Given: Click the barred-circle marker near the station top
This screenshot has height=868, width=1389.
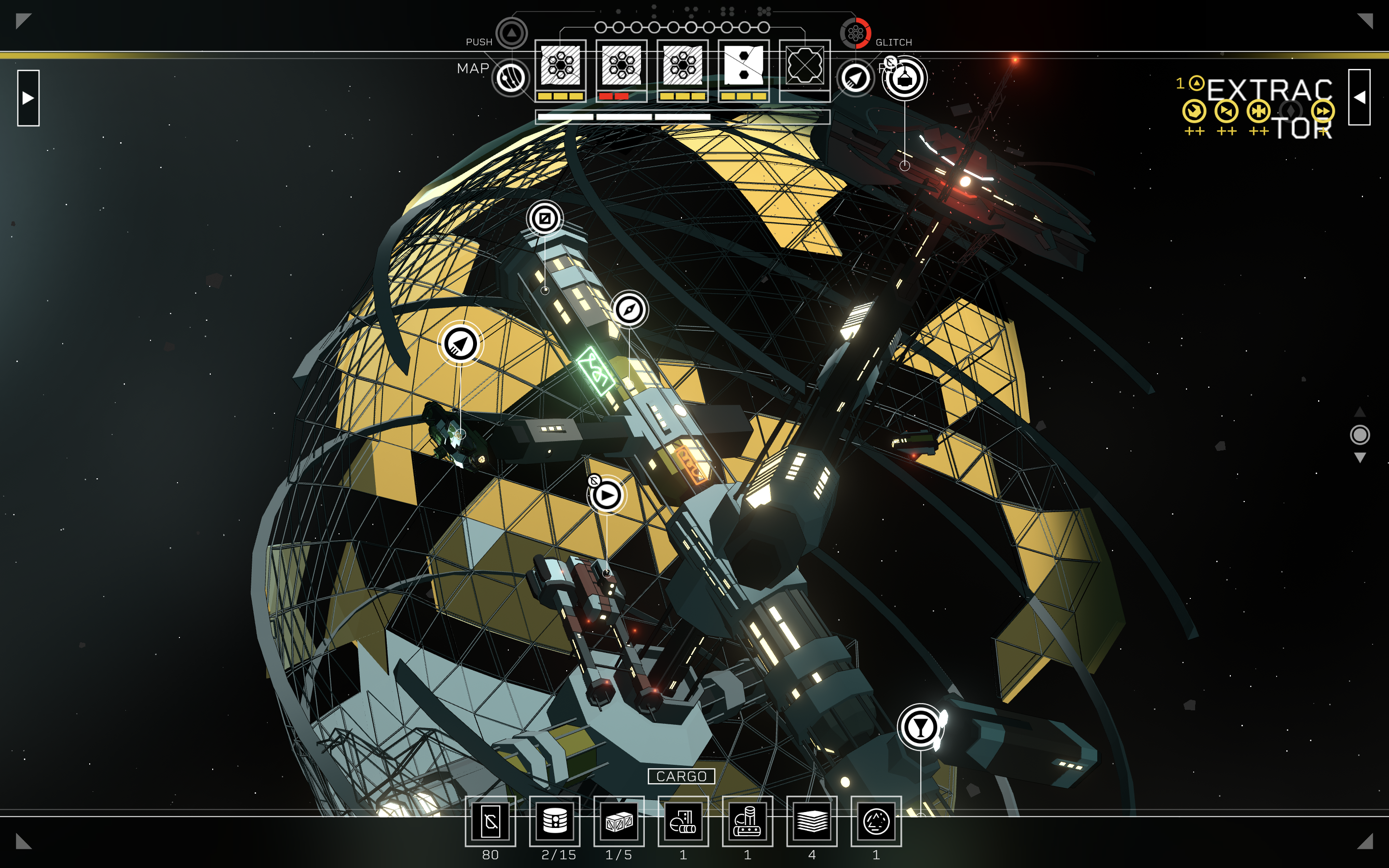Looking at the screenshot, I should tap(546, 218).
